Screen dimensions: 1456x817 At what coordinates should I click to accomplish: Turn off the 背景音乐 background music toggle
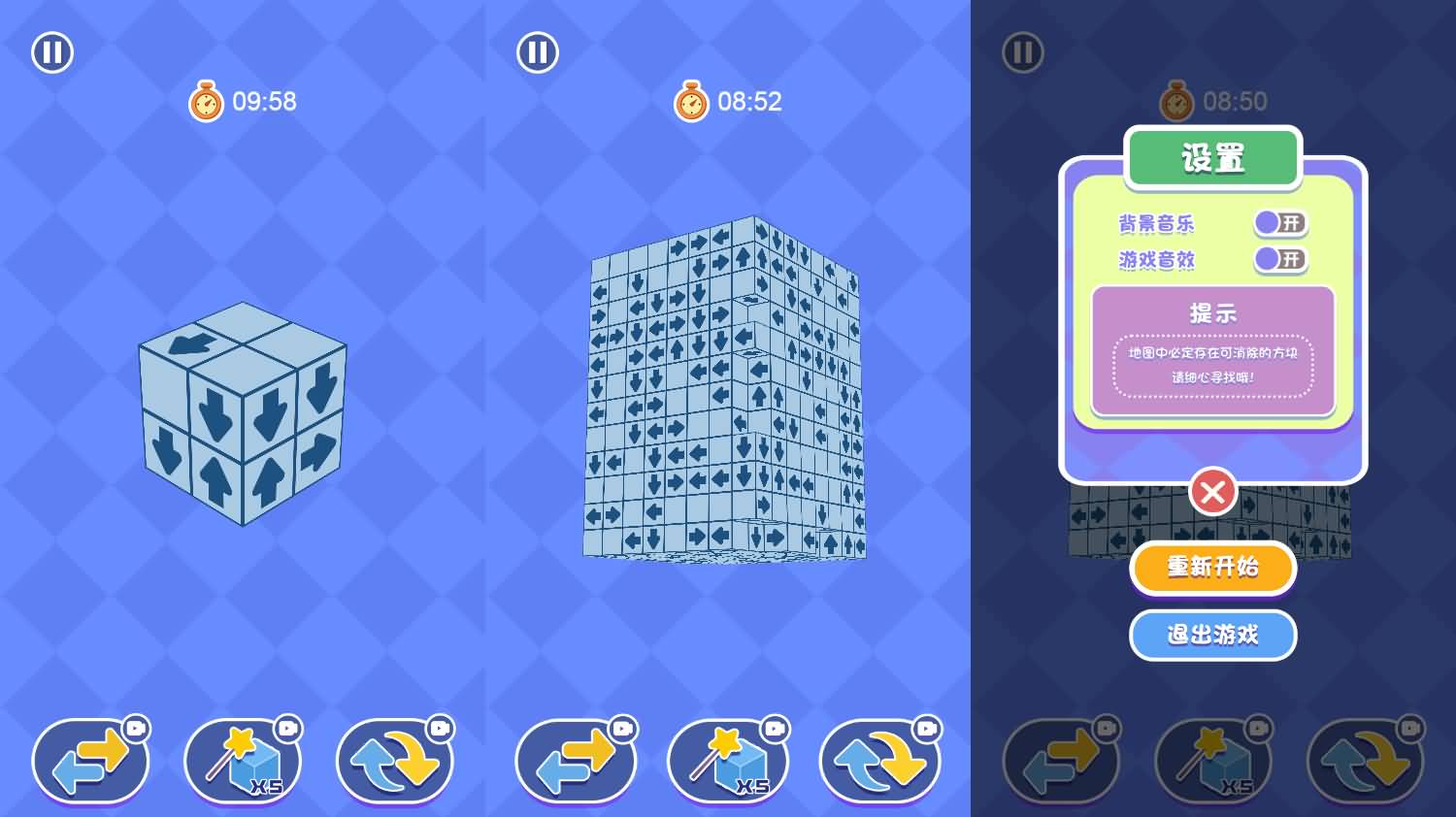point(1278,223)
